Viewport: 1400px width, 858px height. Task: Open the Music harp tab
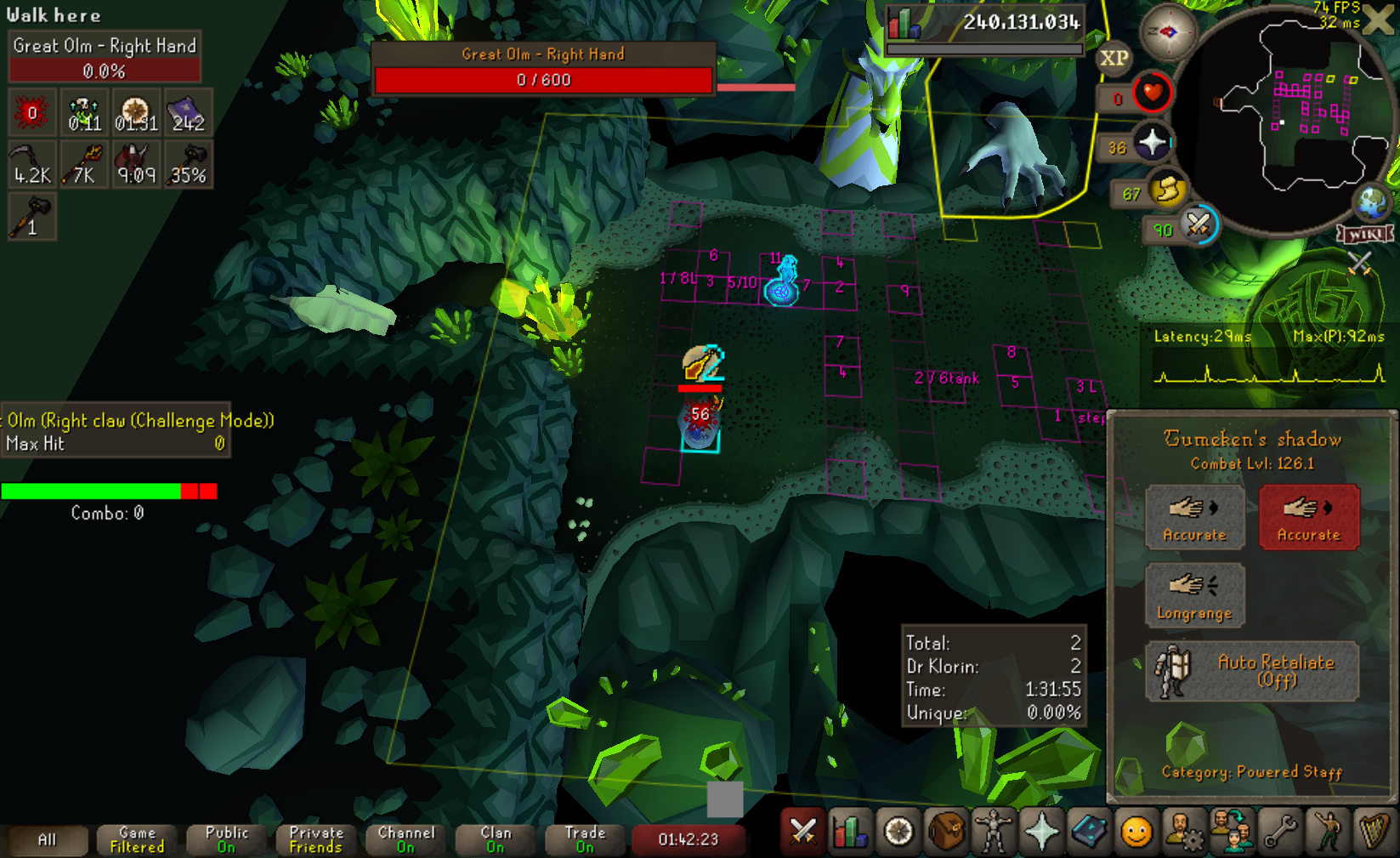1374,832
